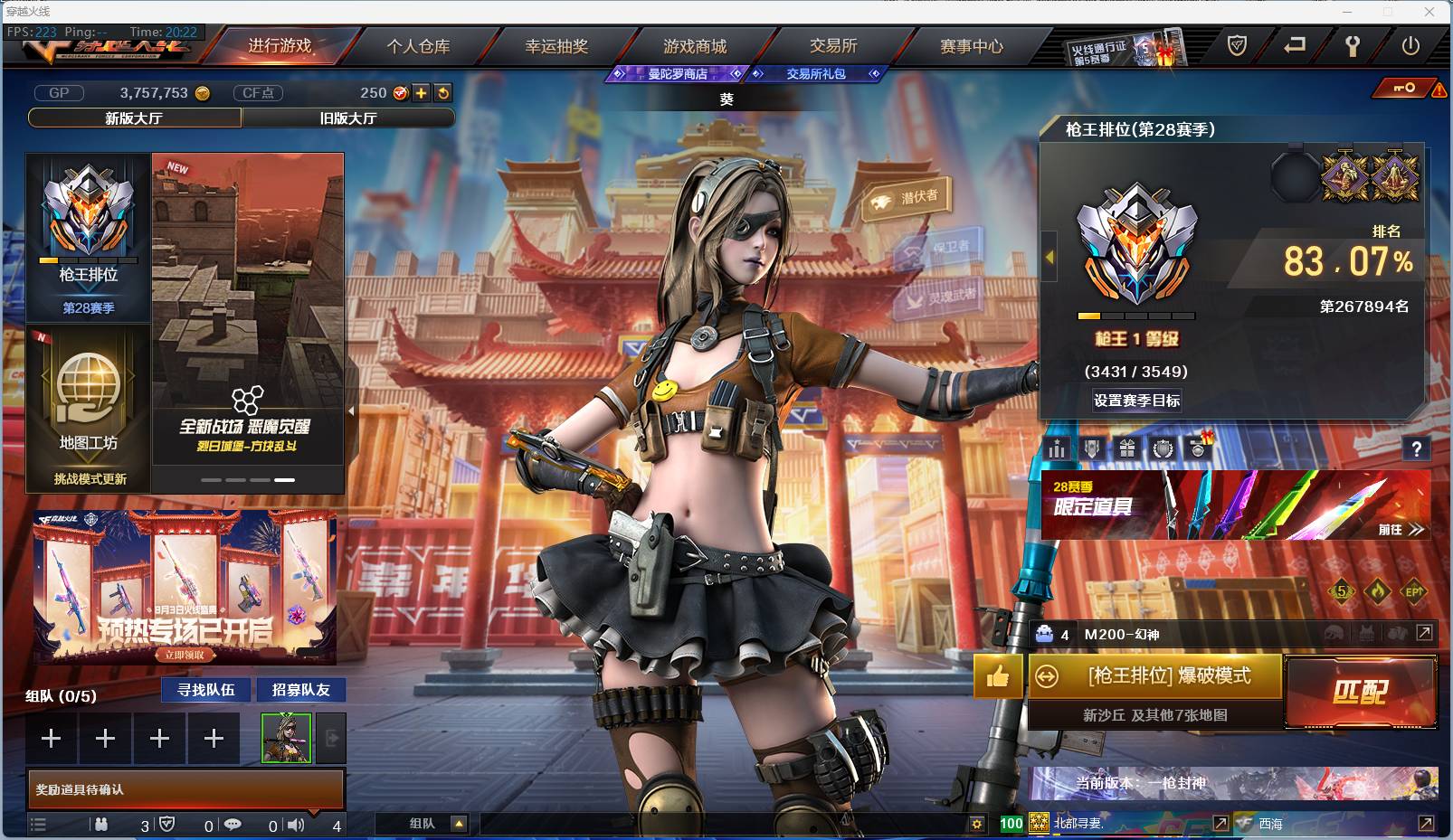The height and width of the screenshot is (840, 1453).
Task: Switch to the 旧版大厅 lobby view
Action: (349, 118)
